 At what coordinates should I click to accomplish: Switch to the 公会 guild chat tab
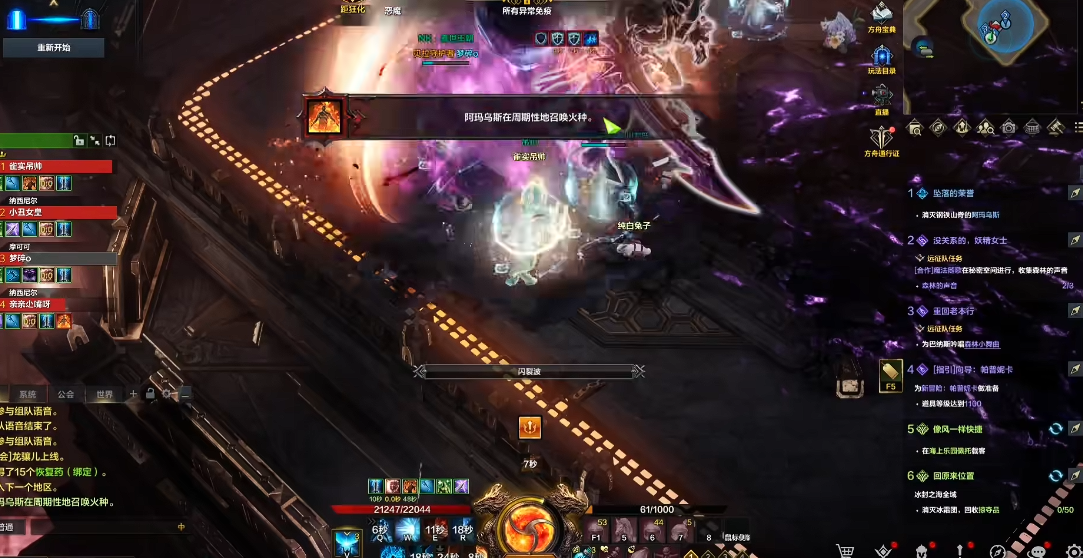pyautogui.click(x=66, y=394)
